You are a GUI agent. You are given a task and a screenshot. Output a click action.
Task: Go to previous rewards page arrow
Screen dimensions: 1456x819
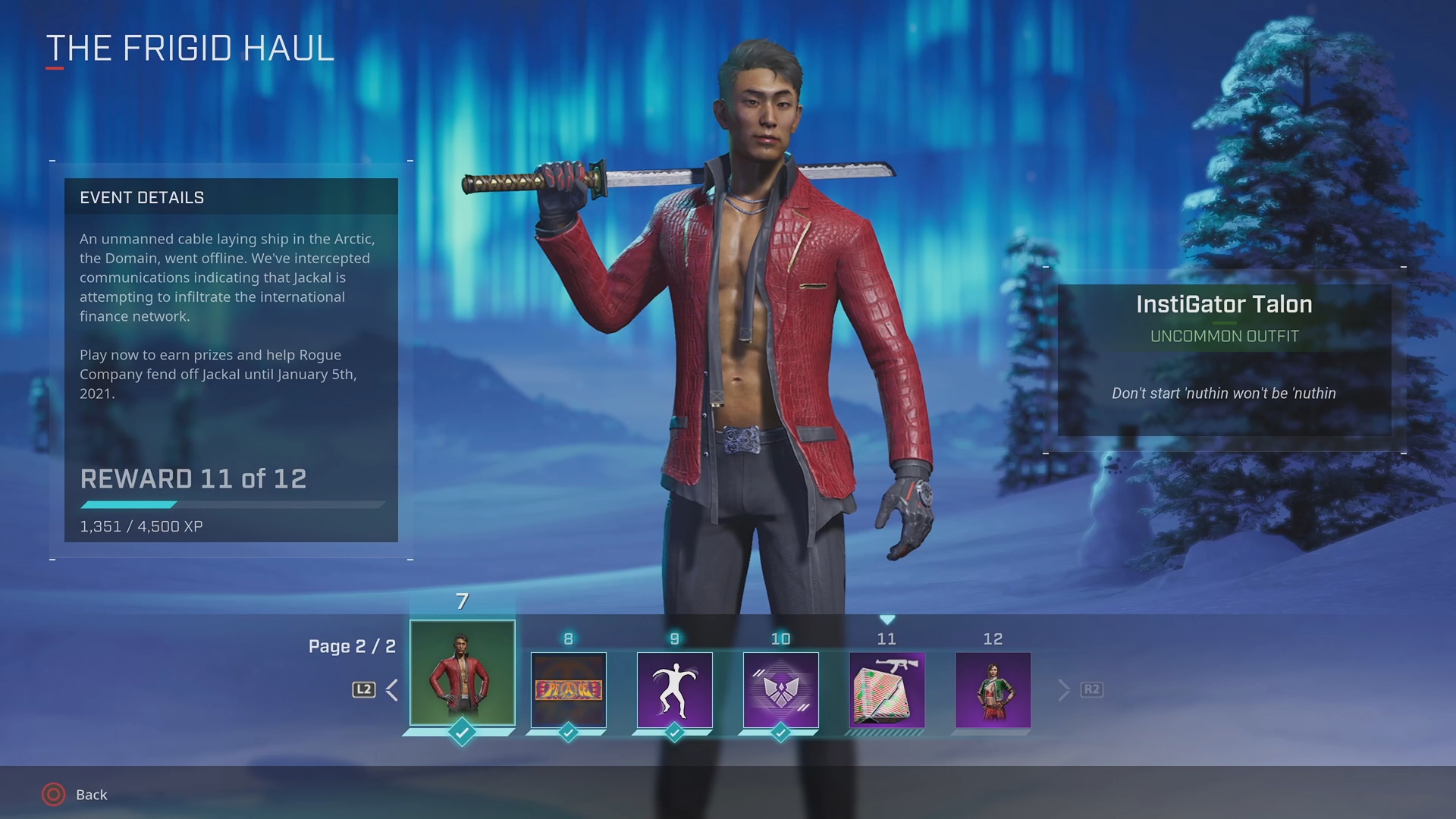point(391,690)
